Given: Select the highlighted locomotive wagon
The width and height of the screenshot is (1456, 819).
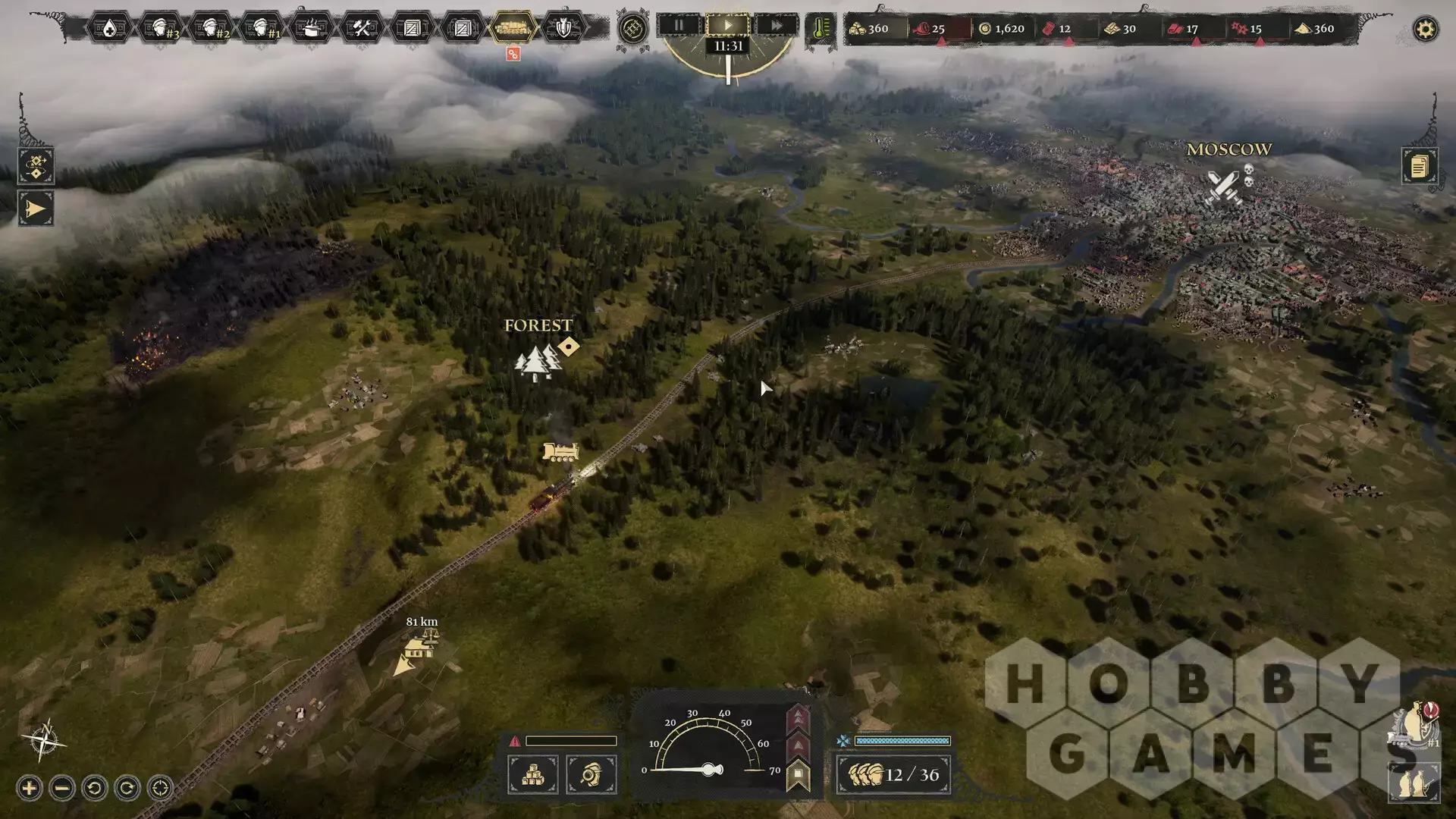Looking at the screenshot, I should (x=513, y=29).
